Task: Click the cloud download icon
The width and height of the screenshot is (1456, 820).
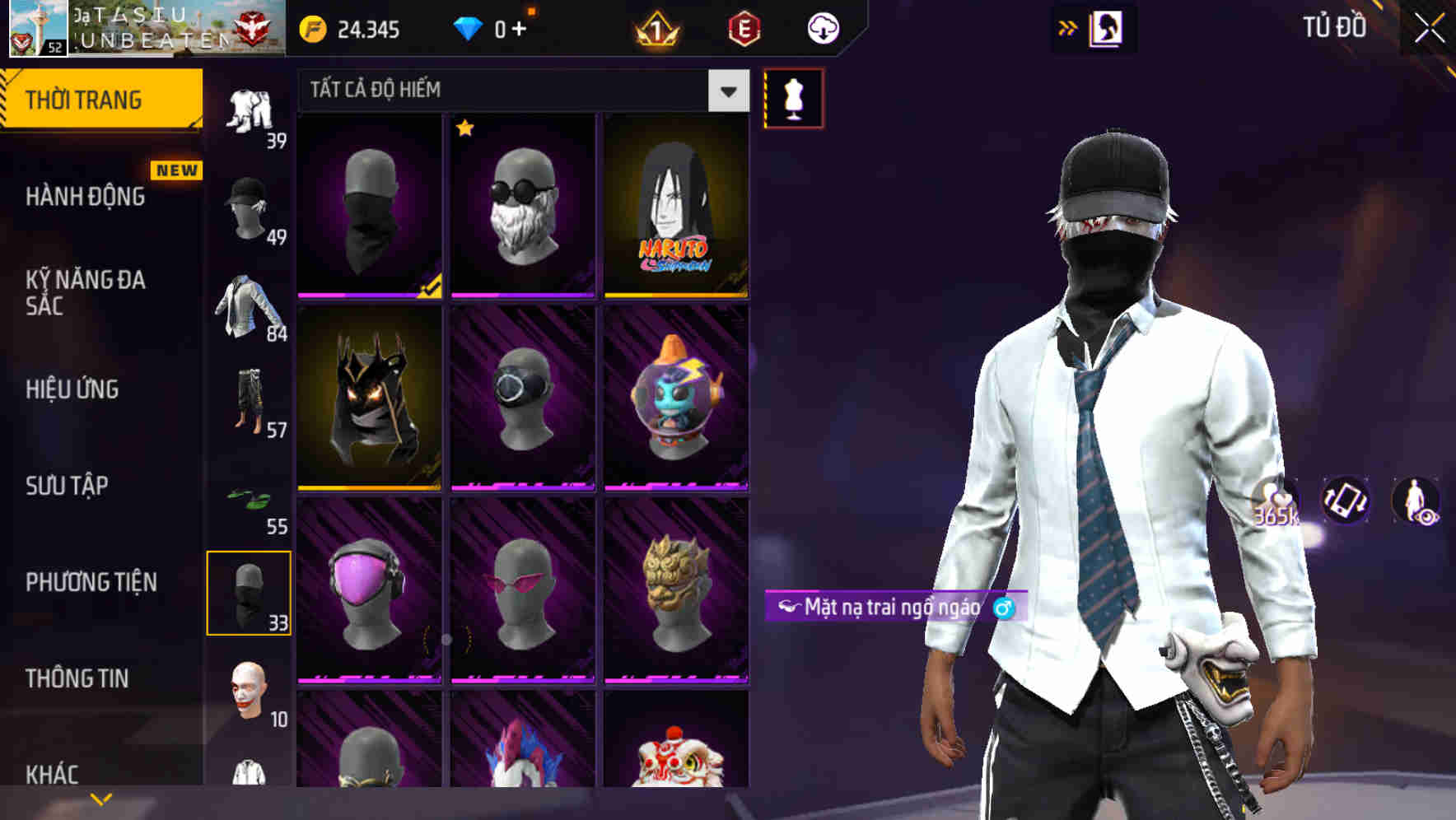Action: [x=823, y=30]
